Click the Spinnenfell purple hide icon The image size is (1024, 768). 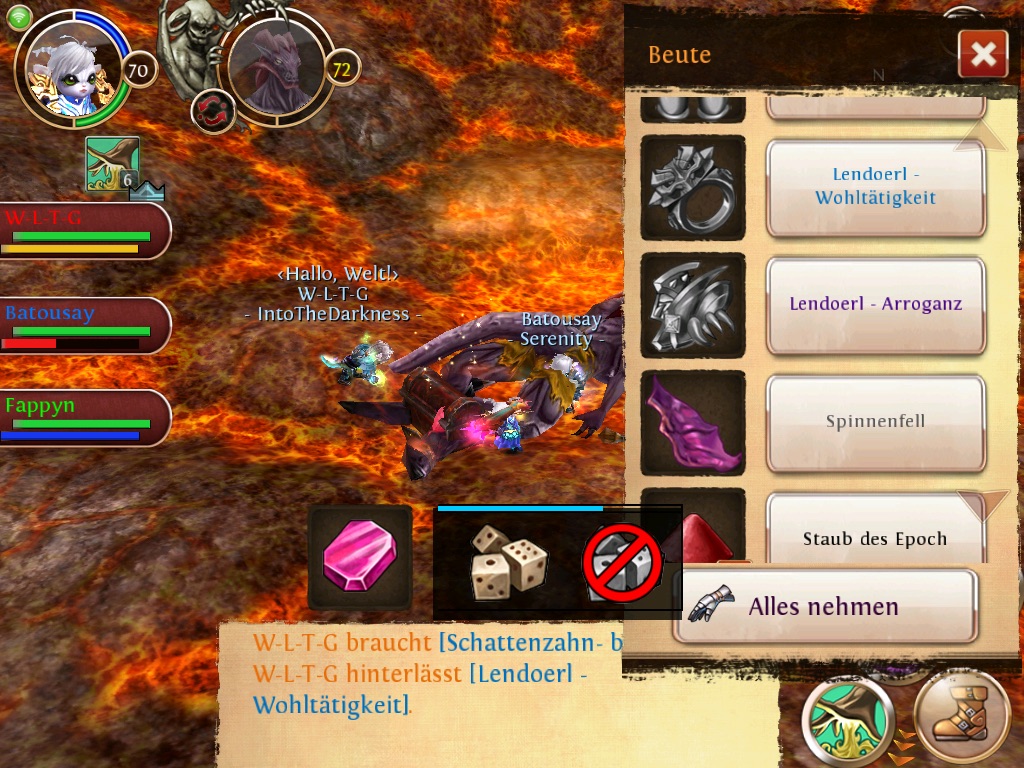pos(693,421)
